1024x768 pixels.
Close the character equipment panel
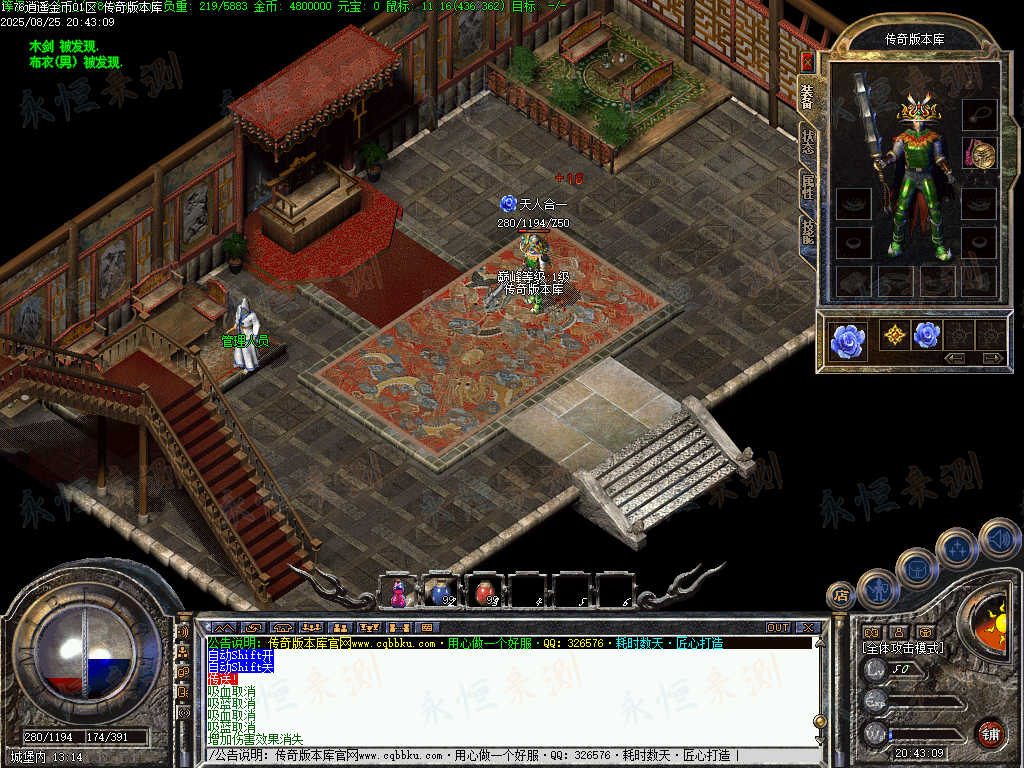coord(807,62)
